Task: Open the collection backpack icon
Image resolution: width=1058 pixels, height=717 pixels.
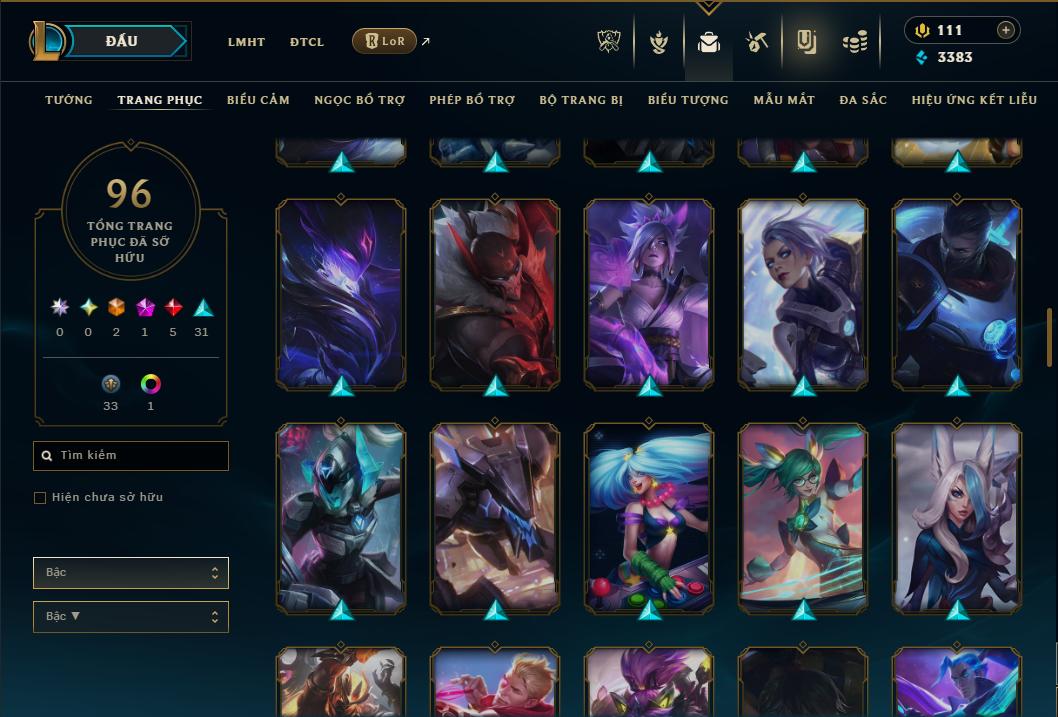Action: tap(709, 42)
